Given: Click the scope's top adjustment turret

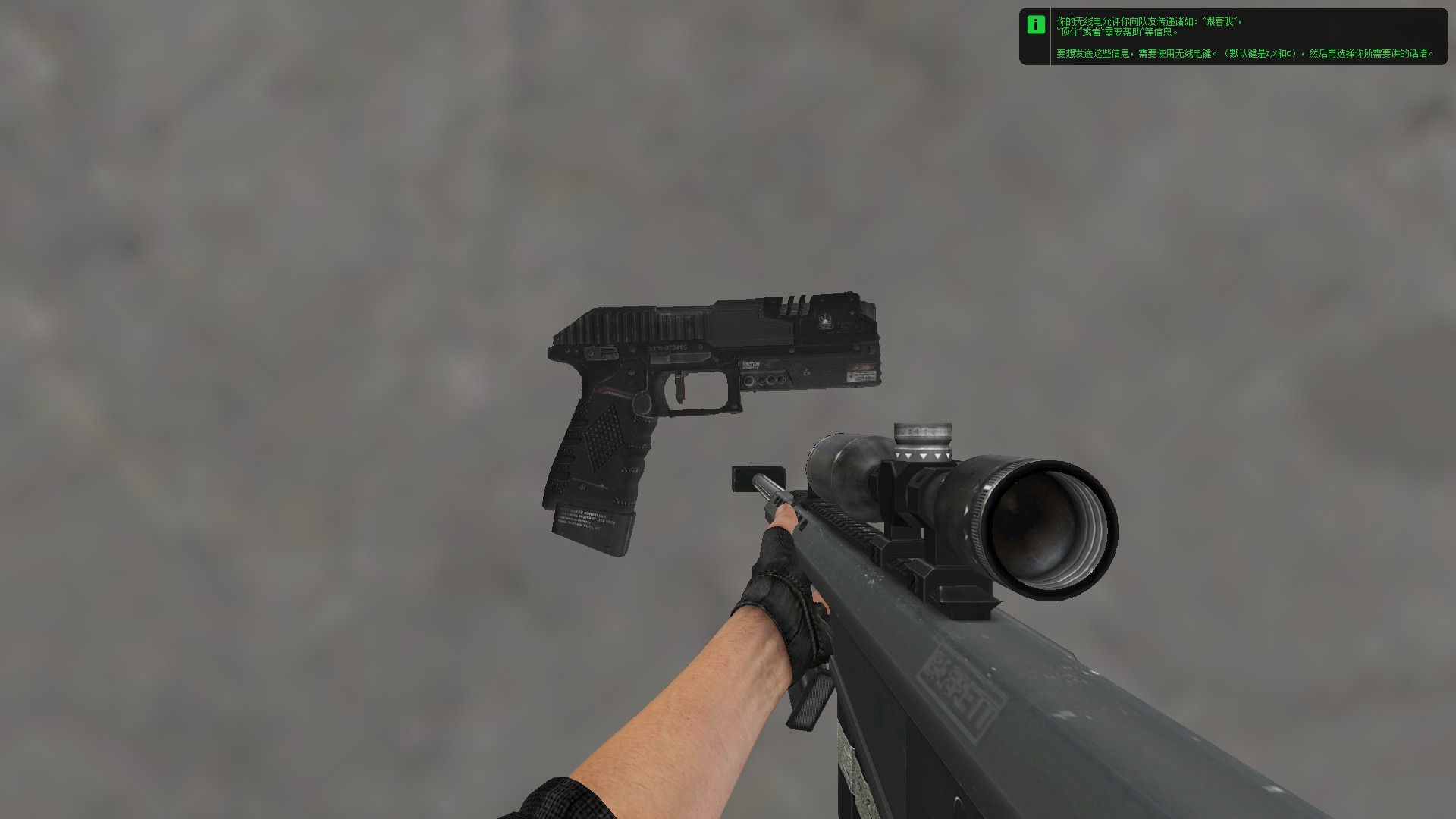Looking at the screenshot, I should pos(921,436).
